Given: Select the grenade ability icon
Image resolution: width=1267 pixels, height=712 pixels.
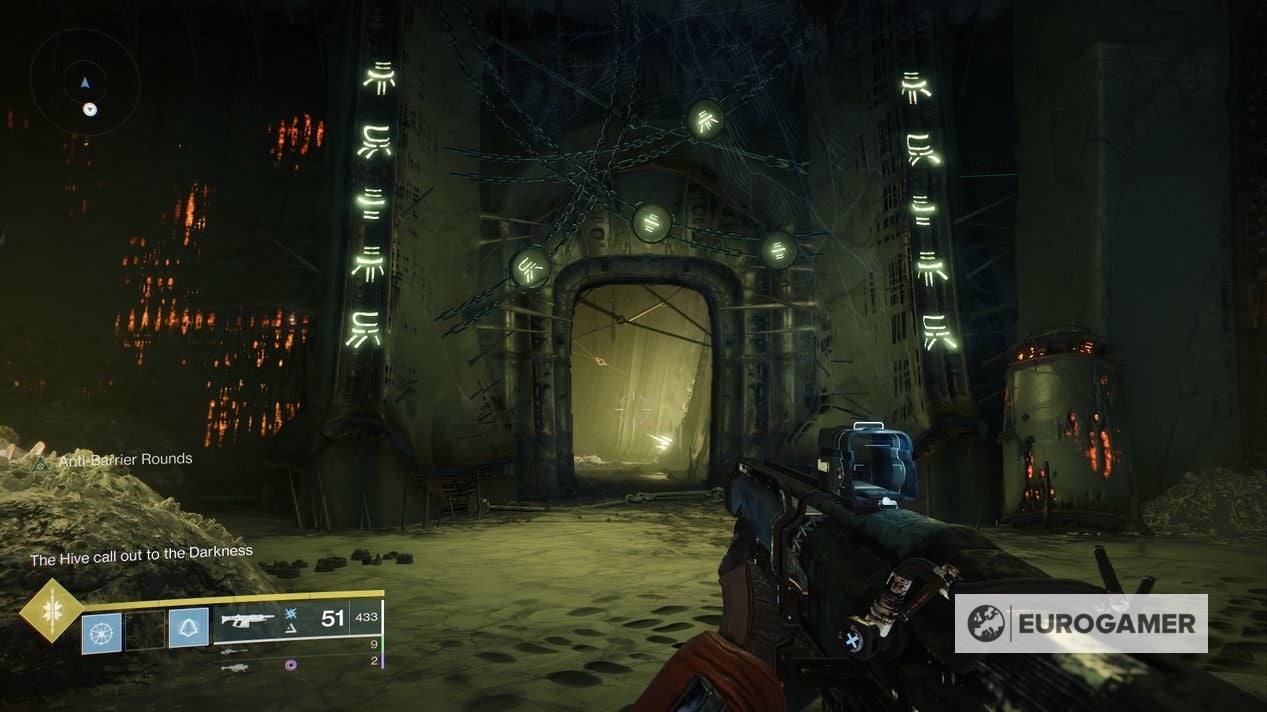Looking at the screenshot, I should coord(101,632).
